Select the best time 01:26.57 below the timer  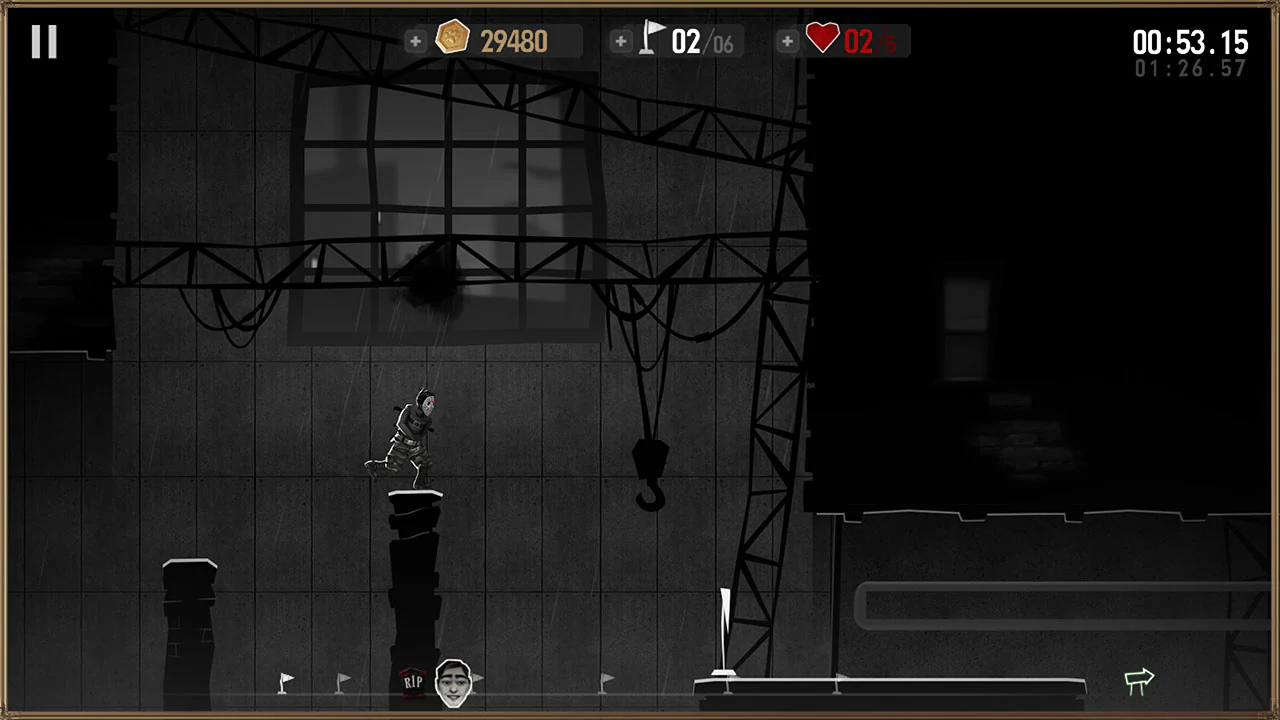[x=1191, y=69]
